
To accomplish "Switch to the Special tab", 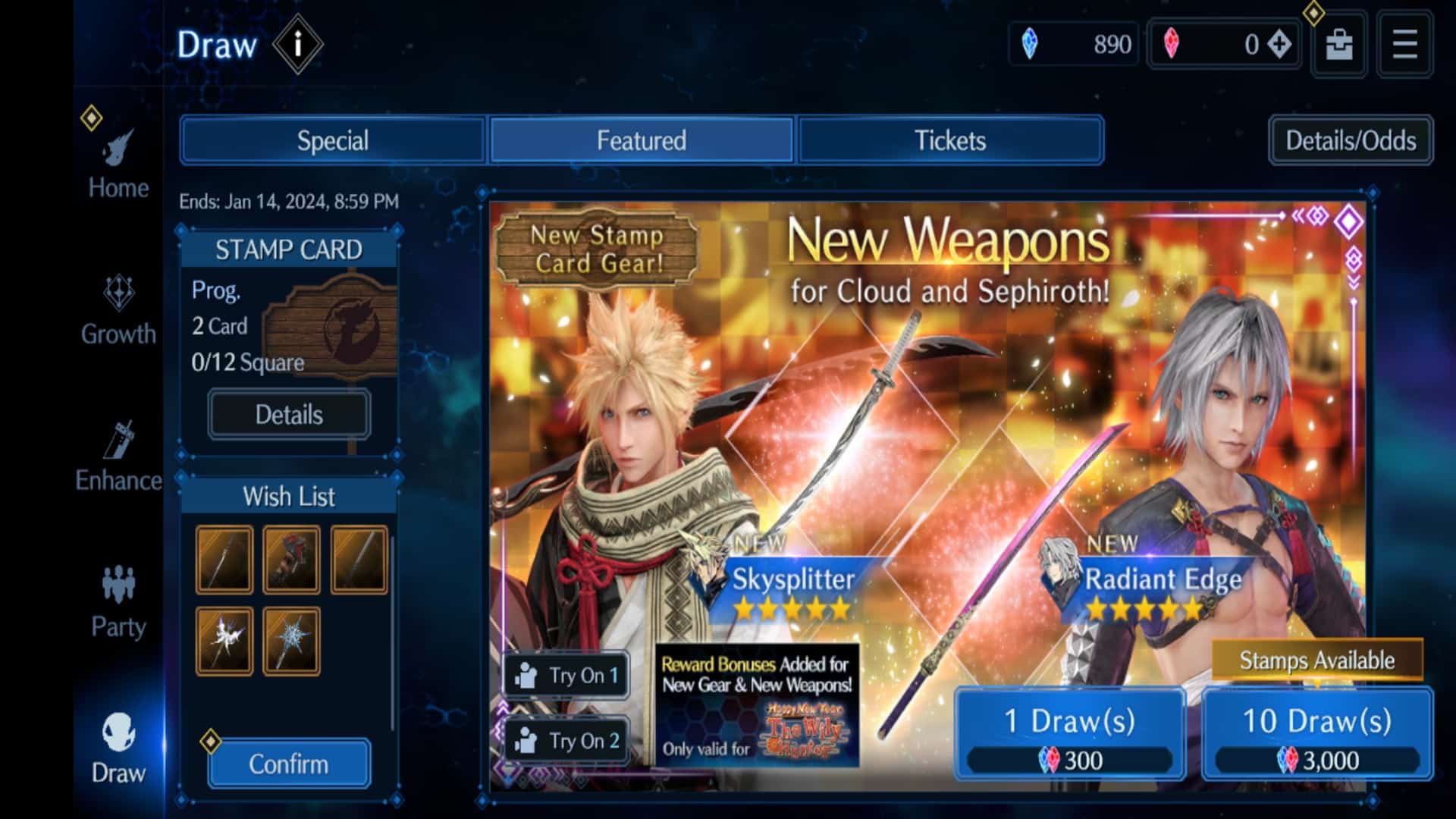I will (x=333, y=140).
